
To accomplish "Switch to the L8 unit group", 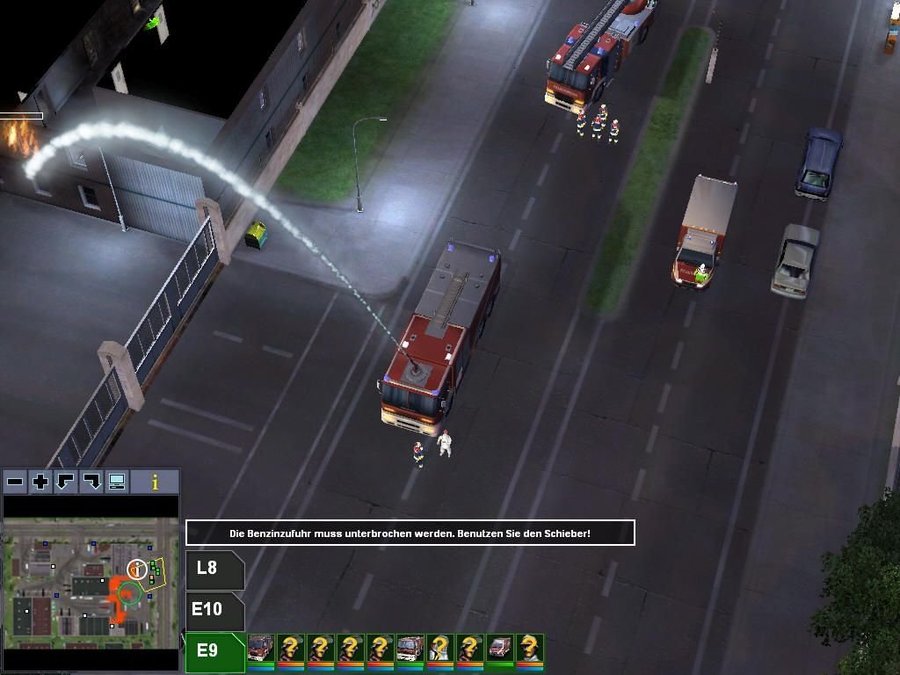I will (213, 570).
